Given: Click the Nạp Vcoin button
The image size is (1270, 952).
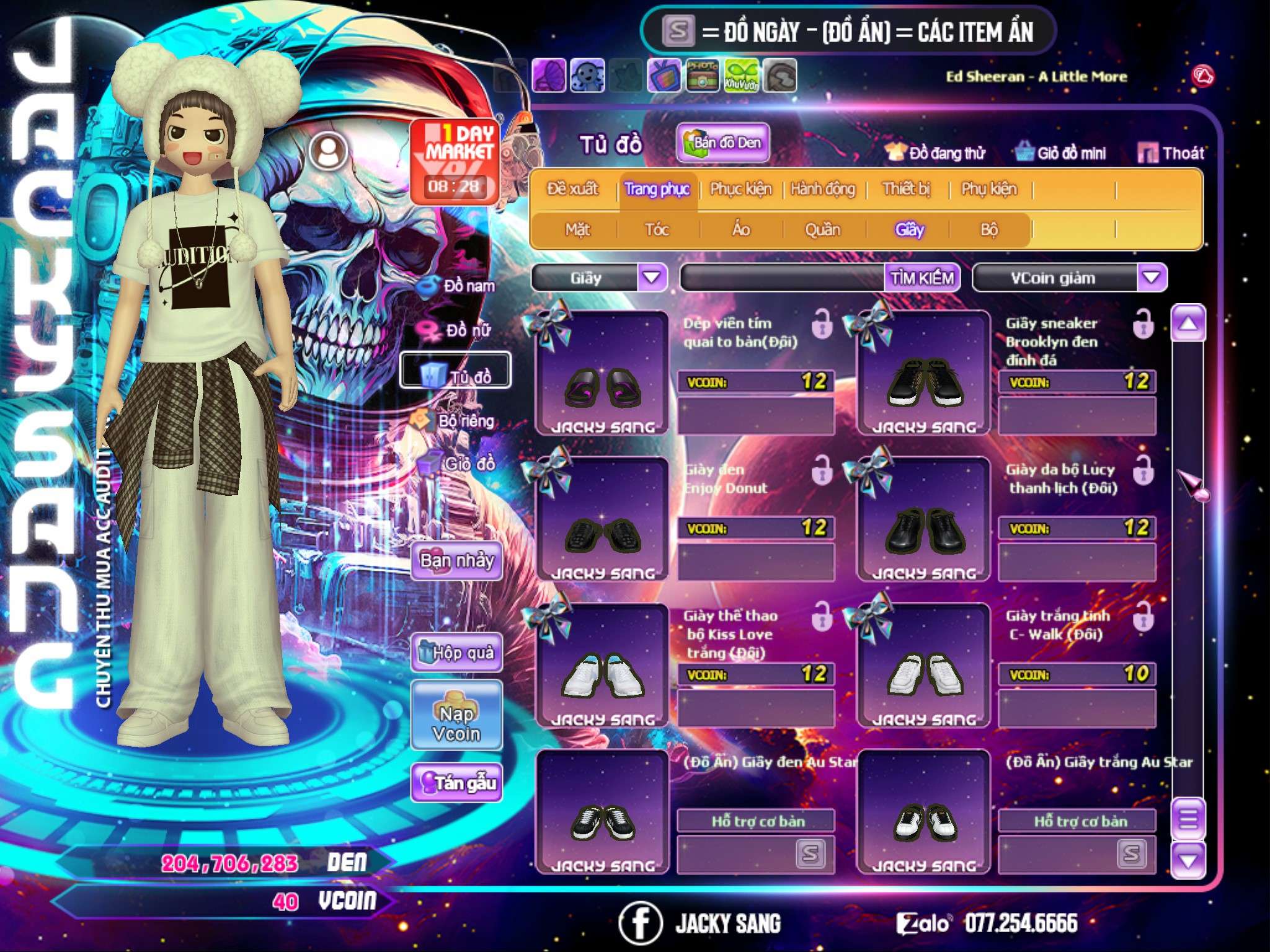Looking at the screenshot, I should pos(457,723).
